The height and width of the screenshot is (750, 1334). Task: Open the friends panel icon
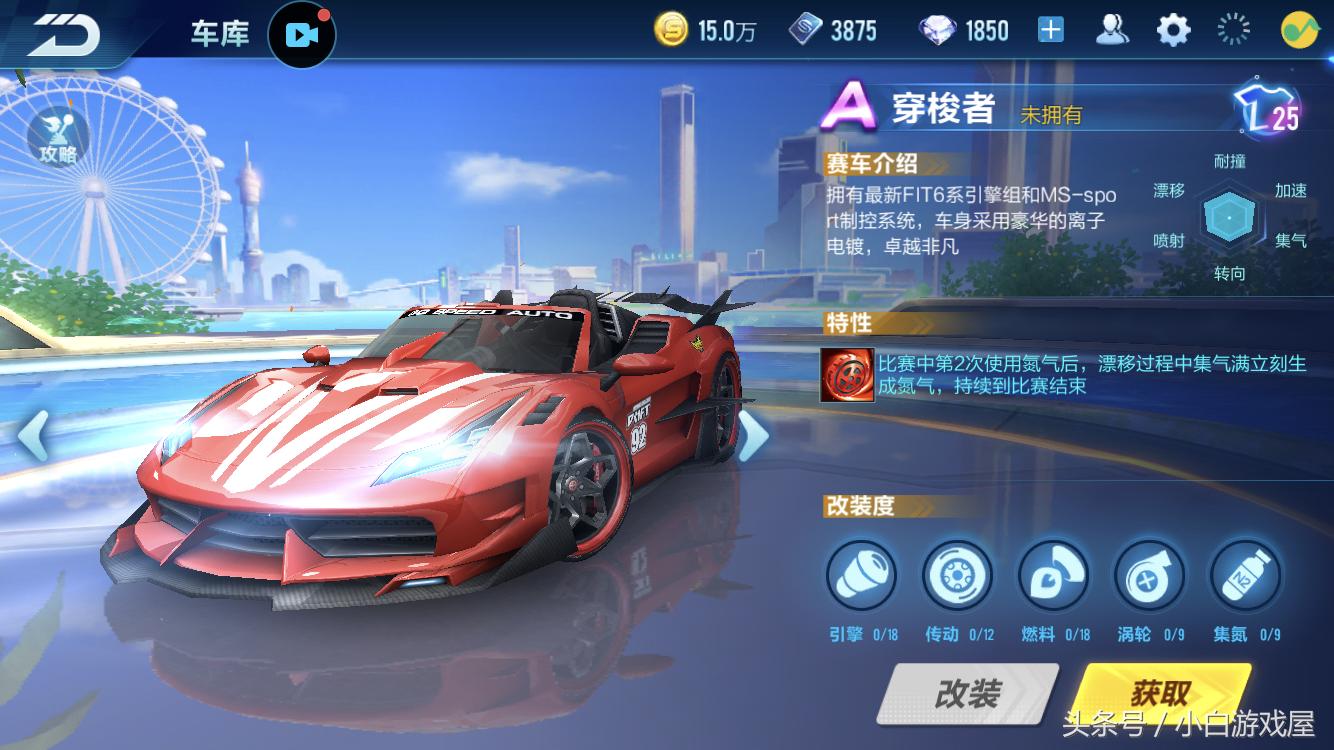1113,29
